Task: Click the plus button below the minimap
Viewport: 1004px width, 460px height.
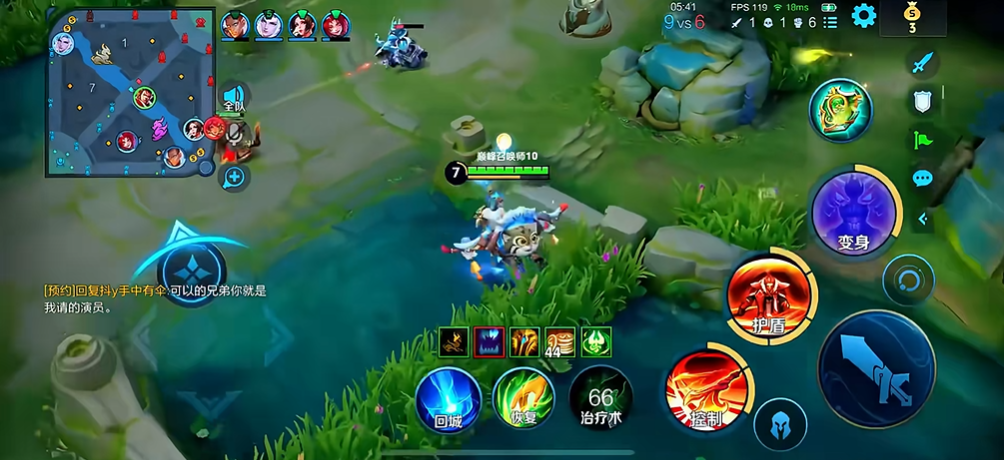Action: click(234, 178)
